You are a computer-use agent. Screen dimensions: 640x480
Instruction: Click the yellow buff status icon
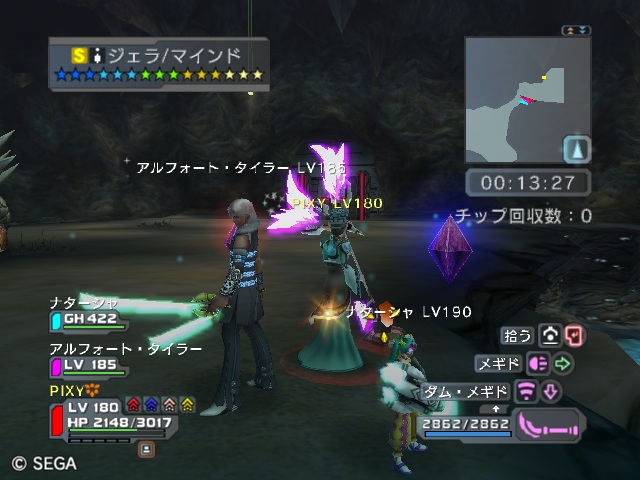[x=187, y=405]
